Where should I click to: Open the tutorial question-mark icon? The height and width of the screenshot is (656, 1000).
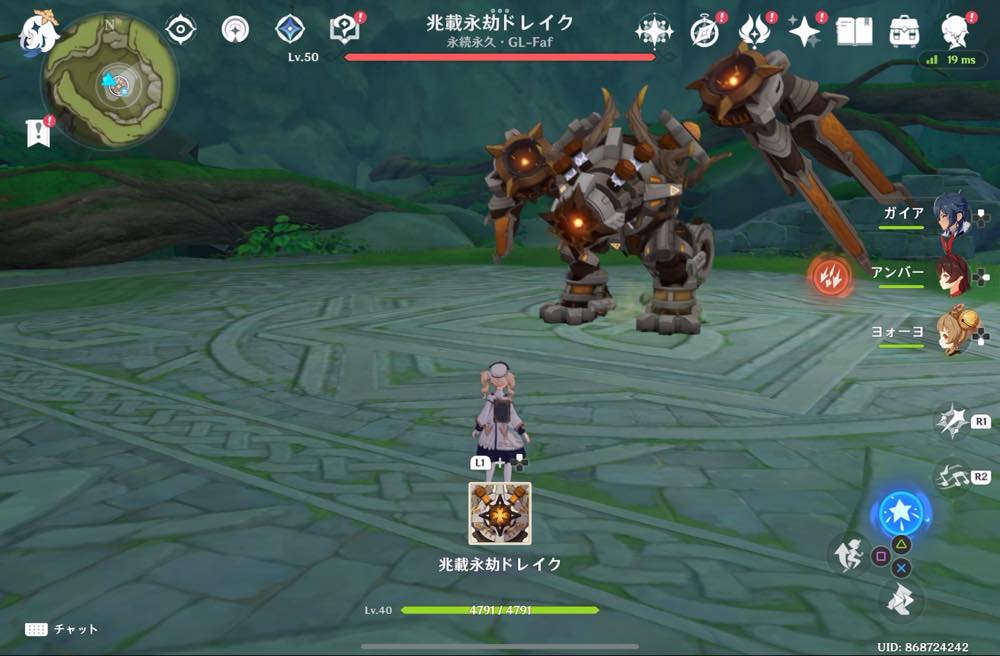point(345,30)
